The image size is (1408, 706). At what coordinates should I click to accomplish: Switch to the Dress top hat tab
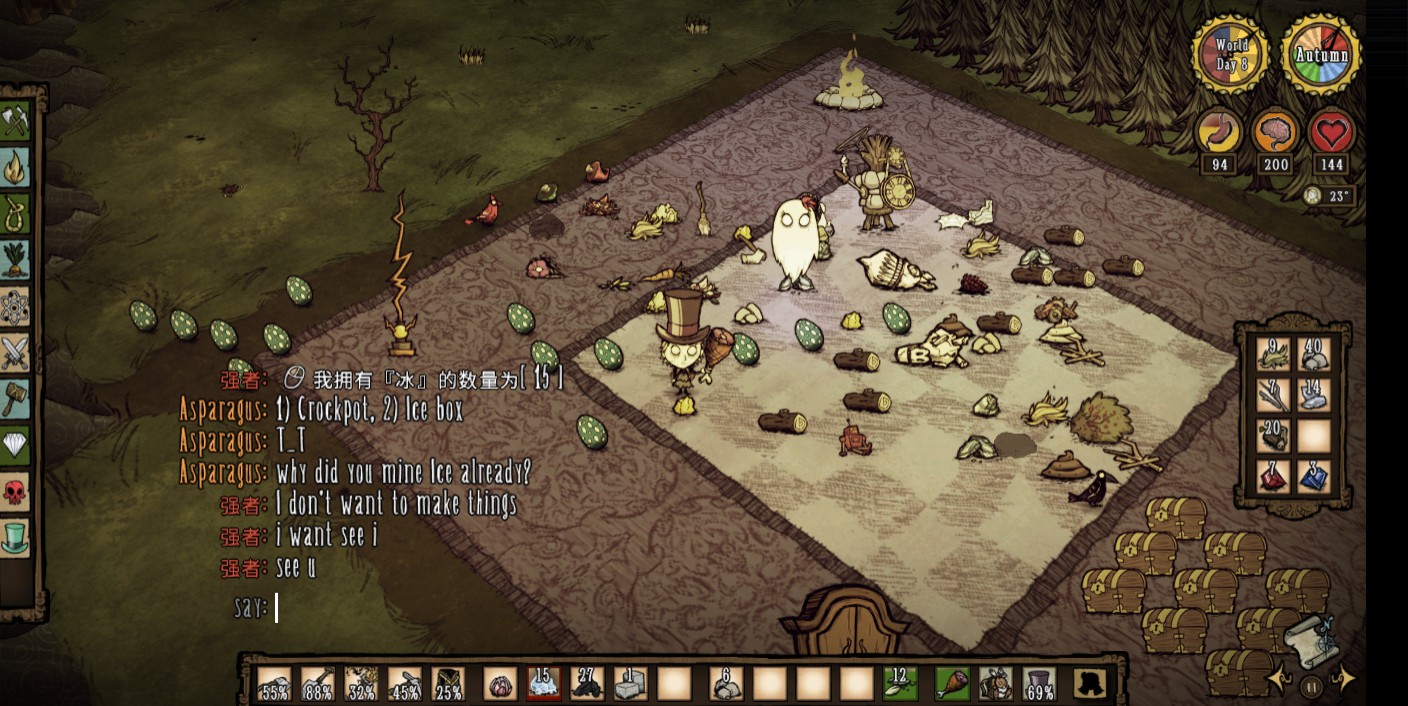pos(15,538)
